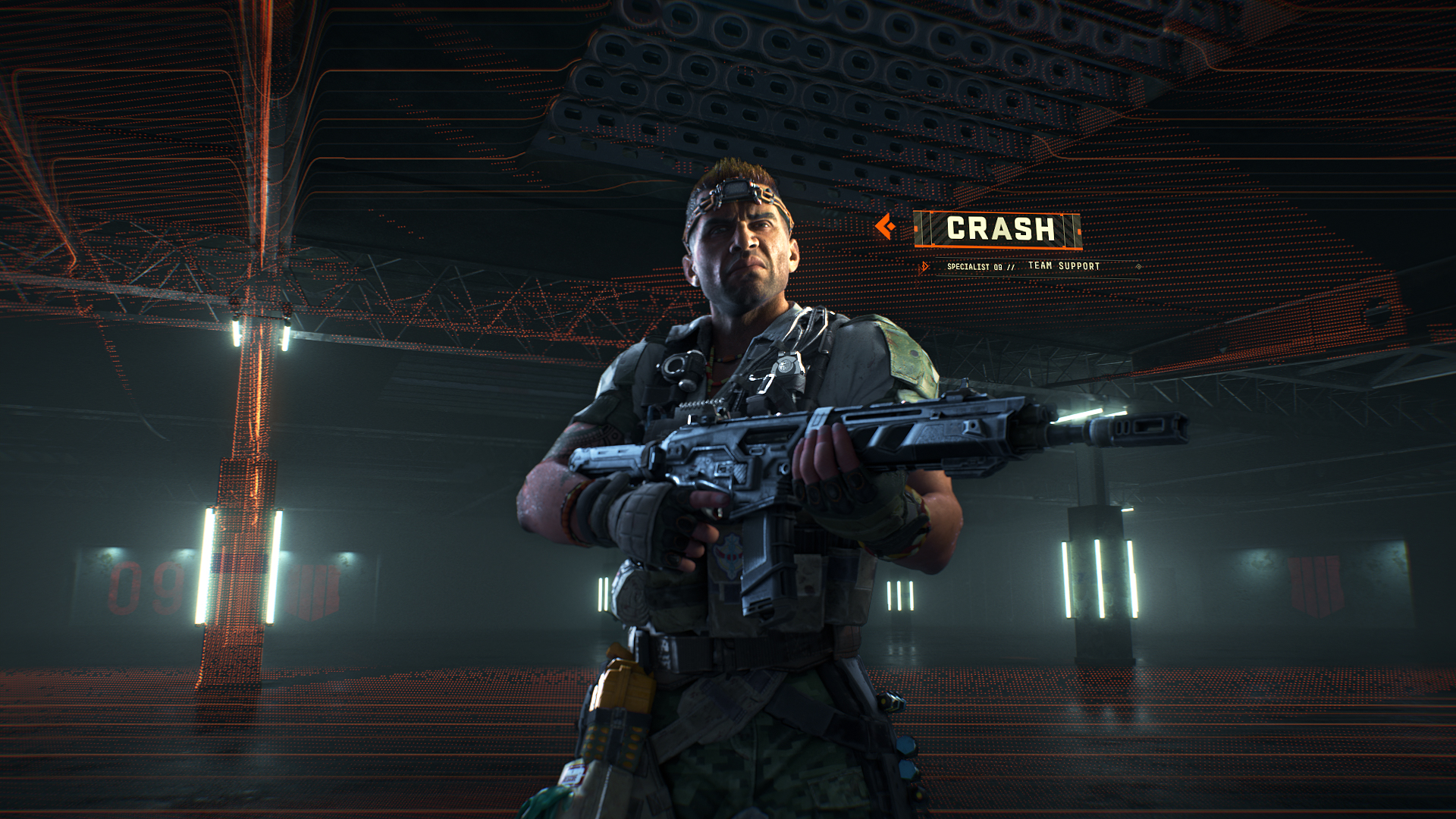Select the CRASH specialist name plate
The width and height of the screenshot is (1456, 819).
pos(998,229)
